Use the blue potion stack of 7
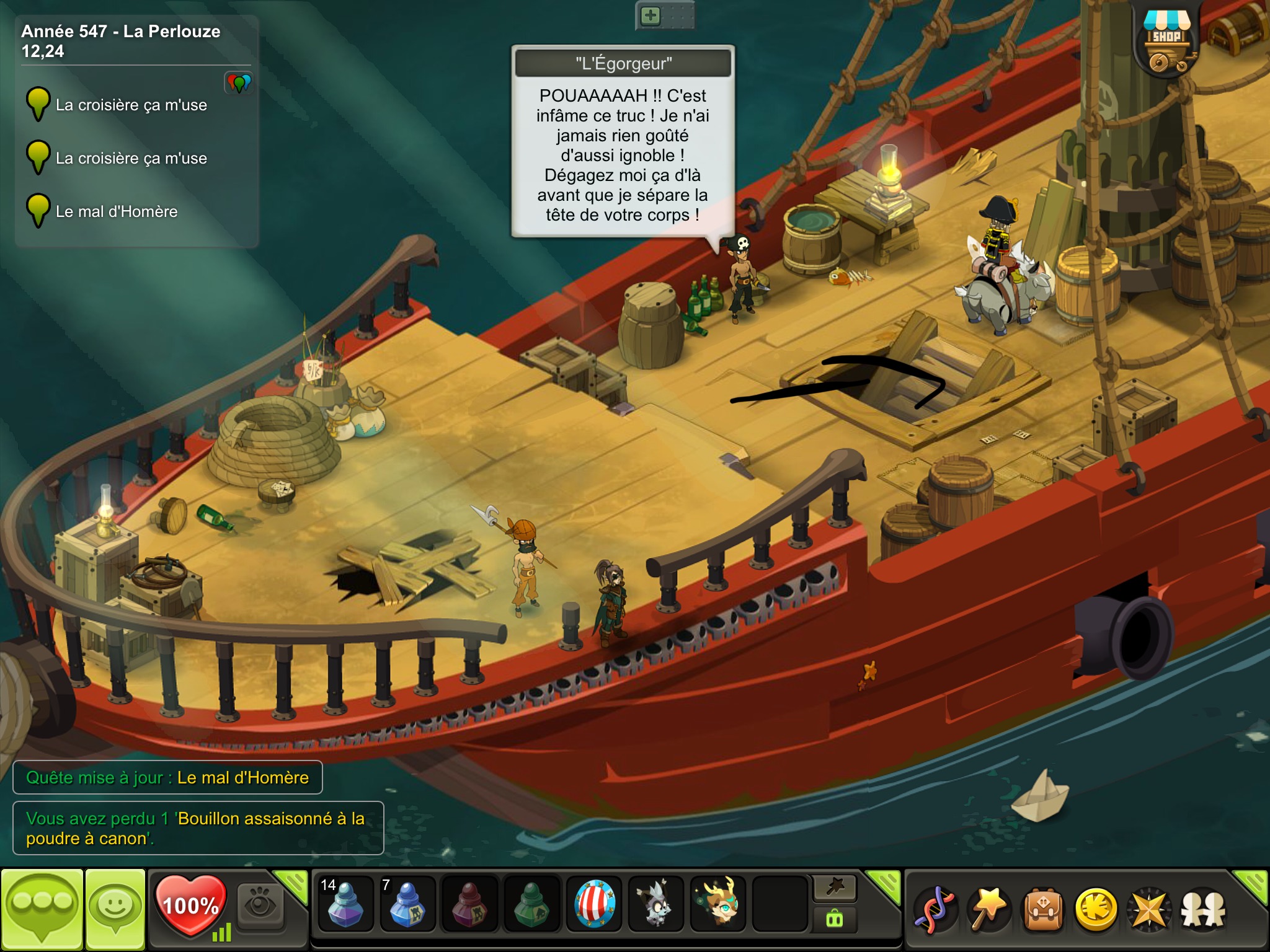This screenshot has height=952, width=1270. [407, 904]
